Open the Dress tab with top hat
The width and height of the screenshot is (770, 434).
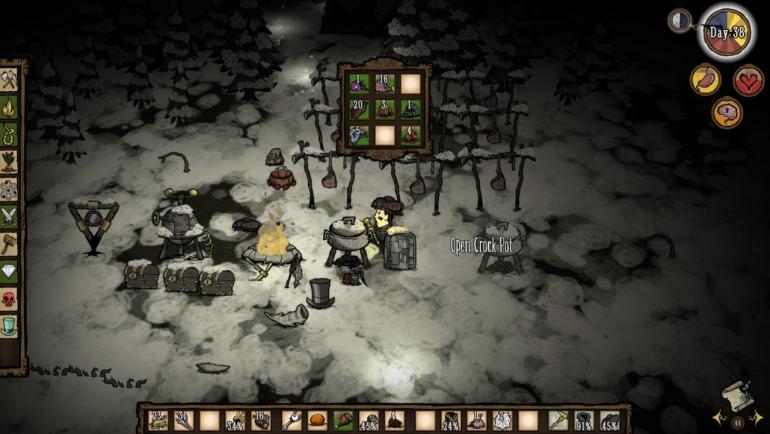point(10,326)
